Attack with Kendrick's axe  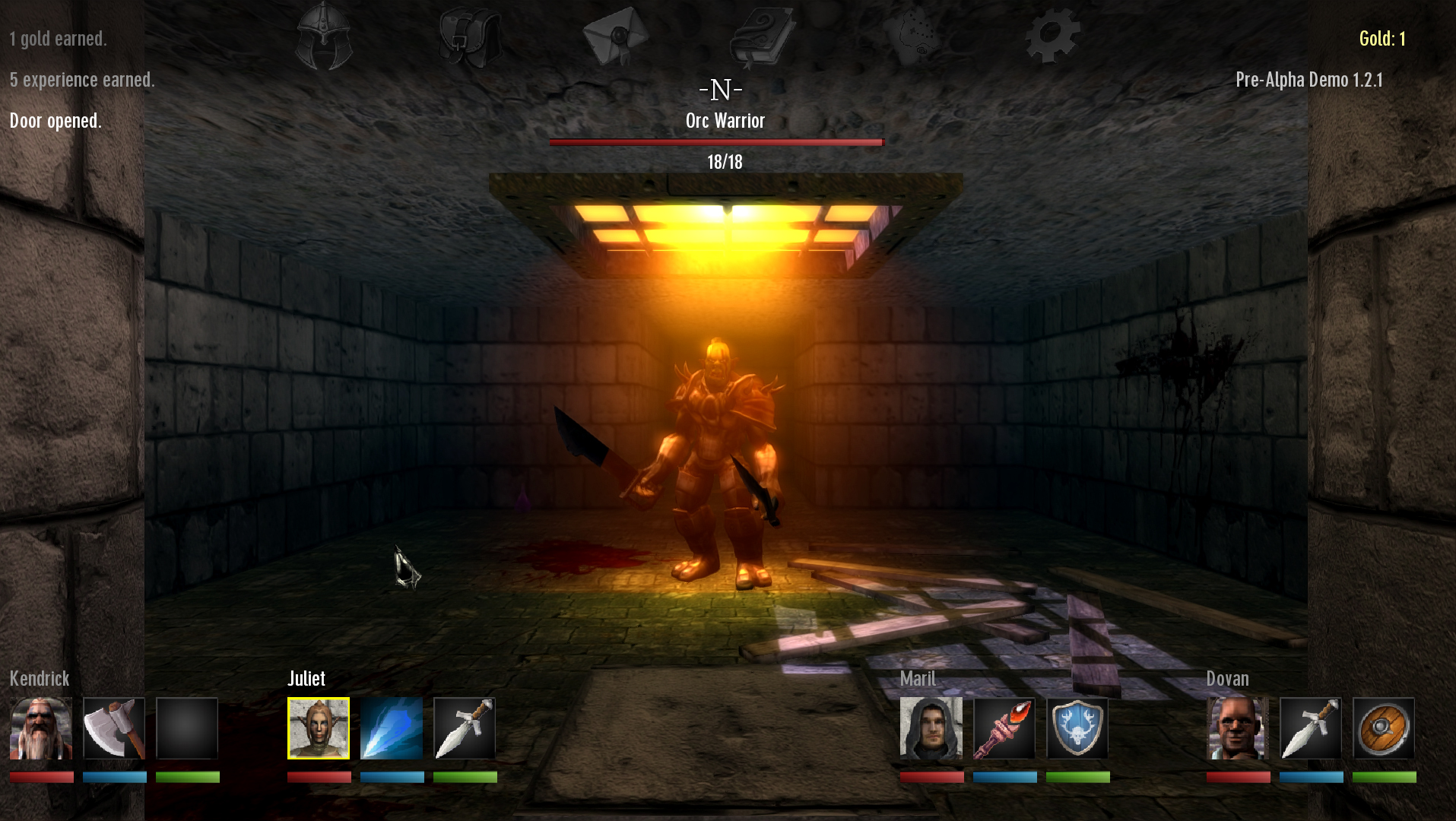pyautogui.click(x=114, y=728)
